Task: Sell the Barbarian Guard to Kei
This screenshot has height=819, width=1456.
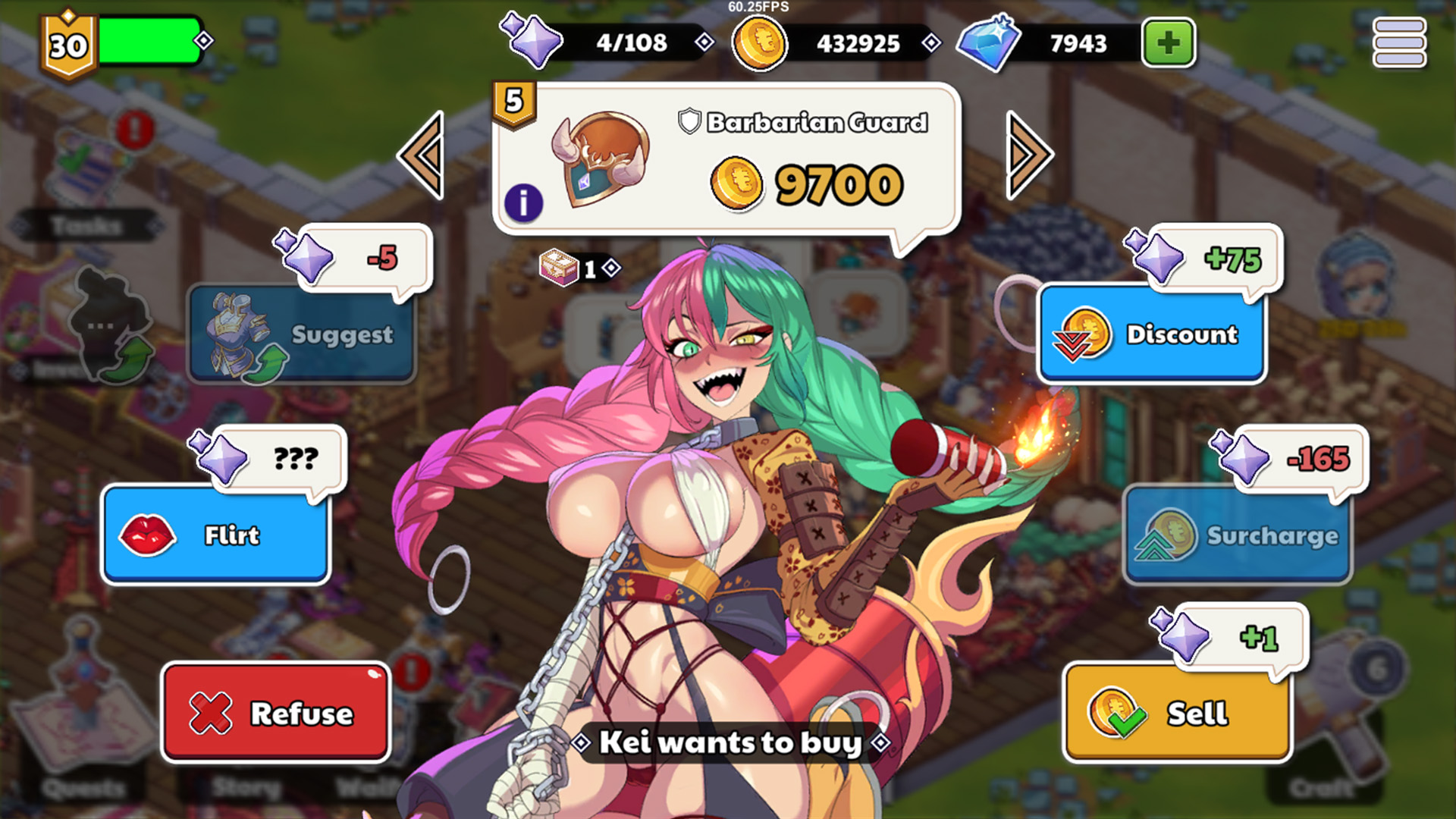Action: (1177, 713)
